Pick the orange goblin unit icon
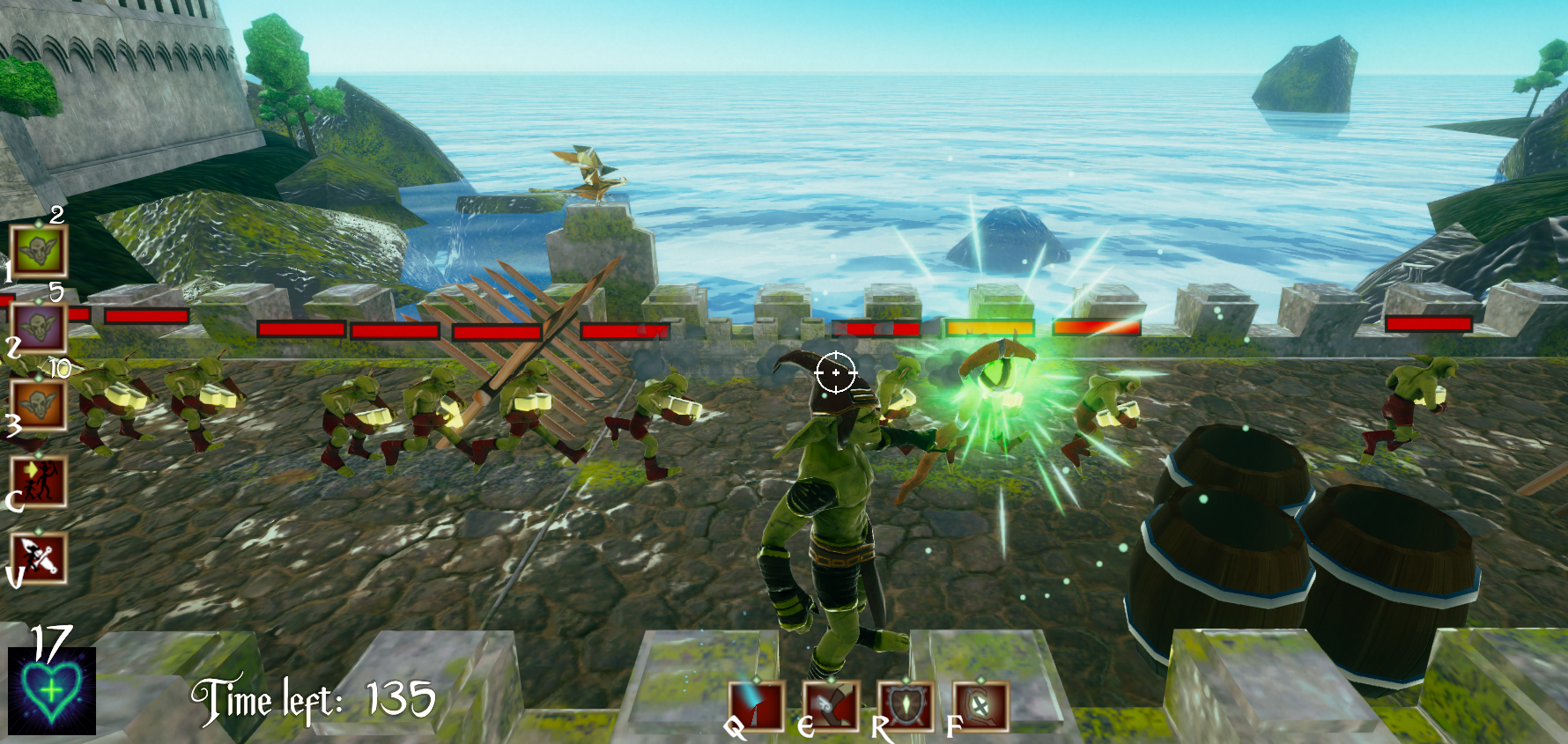The image size is (1568, 744). pyautogui.click(x=39, y=404)
